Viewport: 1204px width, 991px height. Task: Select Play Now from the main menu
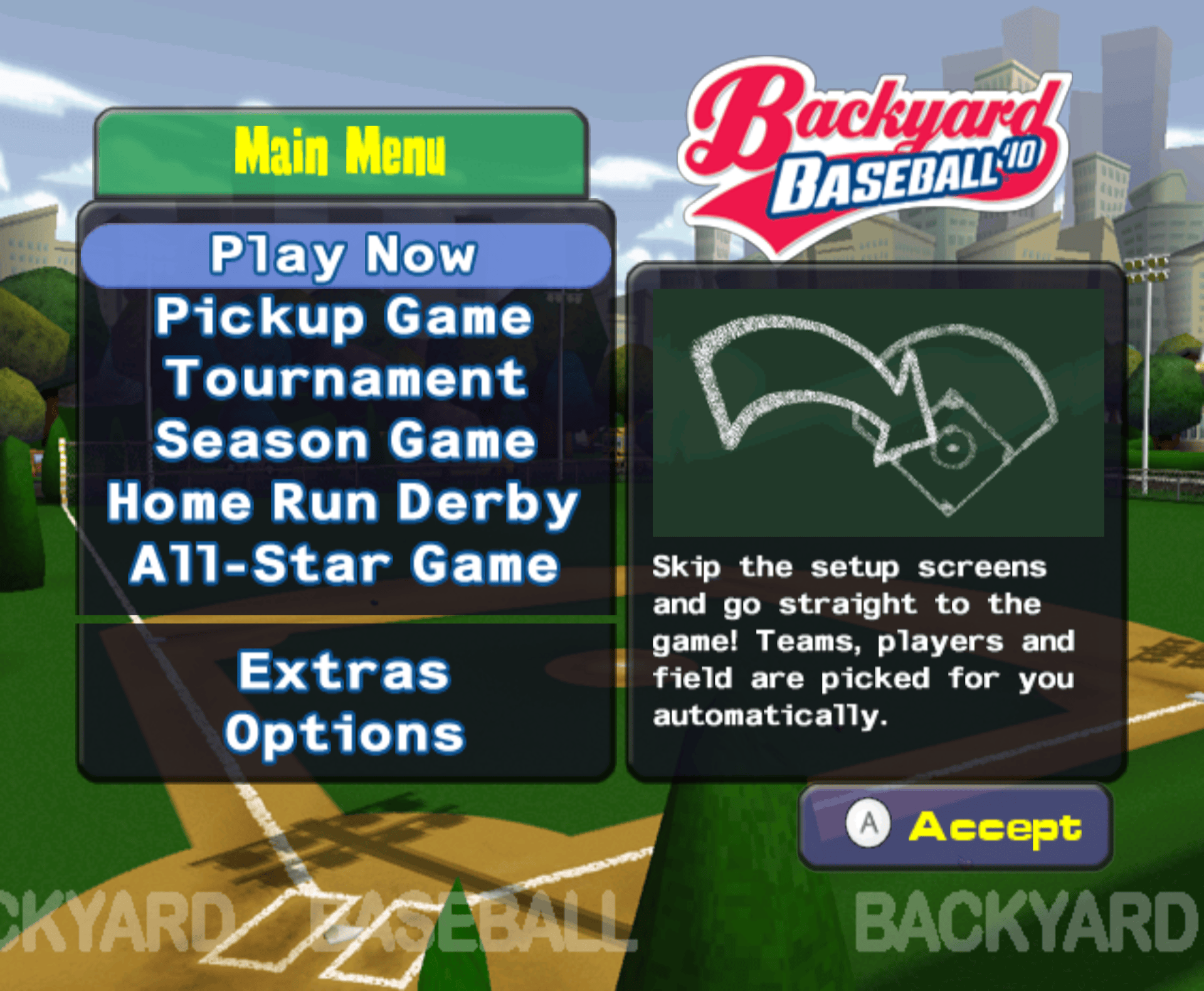coord(344,255)
